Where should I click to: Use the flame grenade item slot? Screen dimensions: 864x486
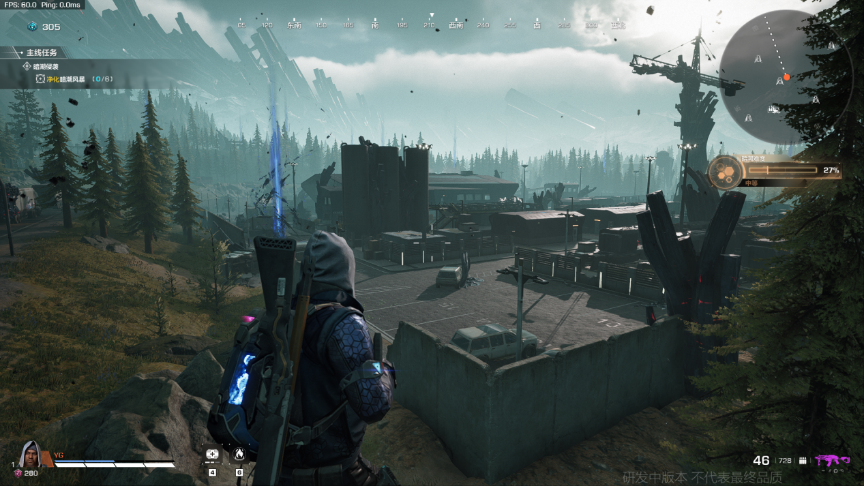pyautogui.click(x=239, y=455)
